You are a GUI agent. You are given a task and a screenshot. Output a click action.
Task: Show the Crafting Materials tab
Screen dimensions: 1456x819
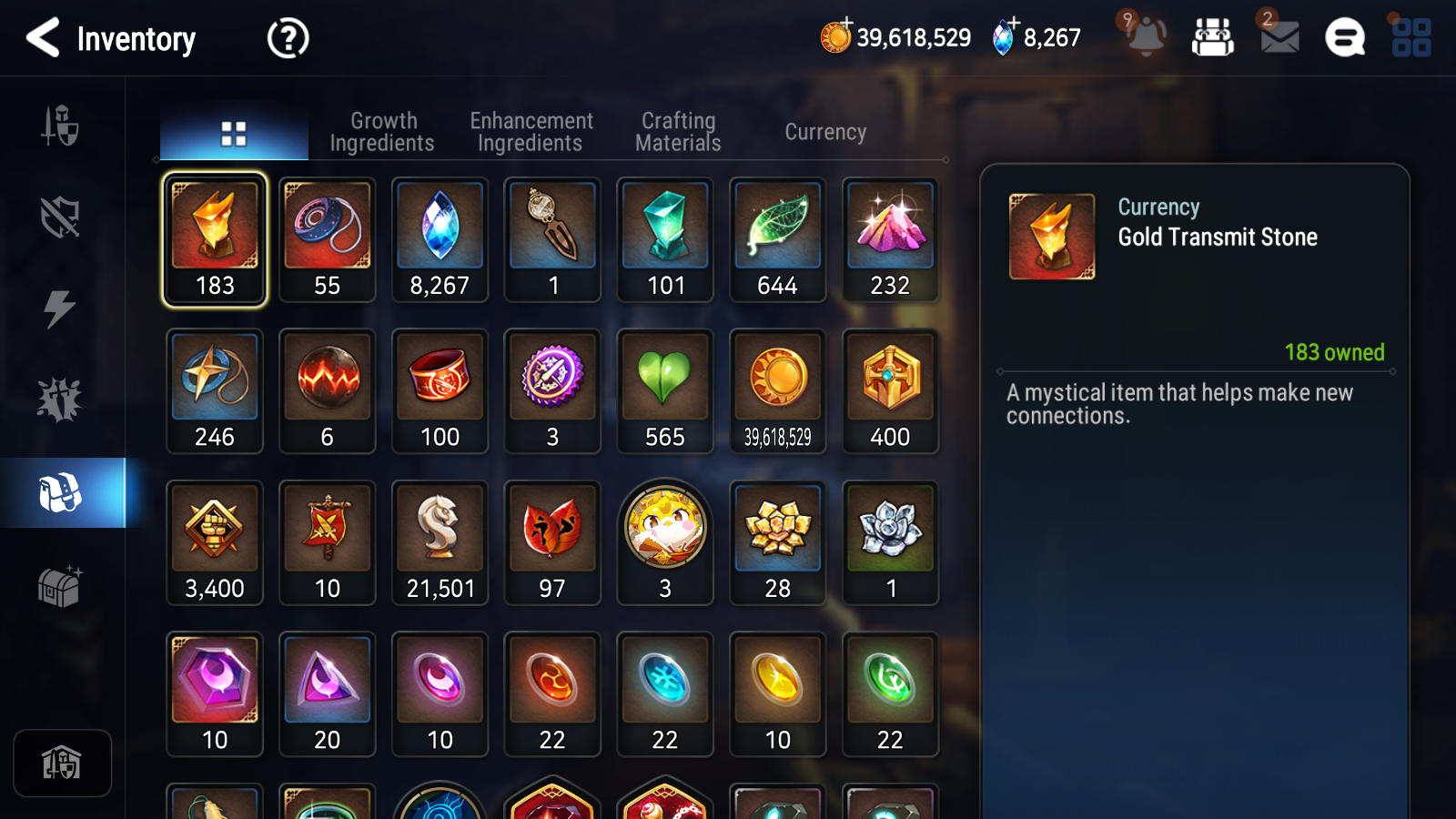coord(678,132)
